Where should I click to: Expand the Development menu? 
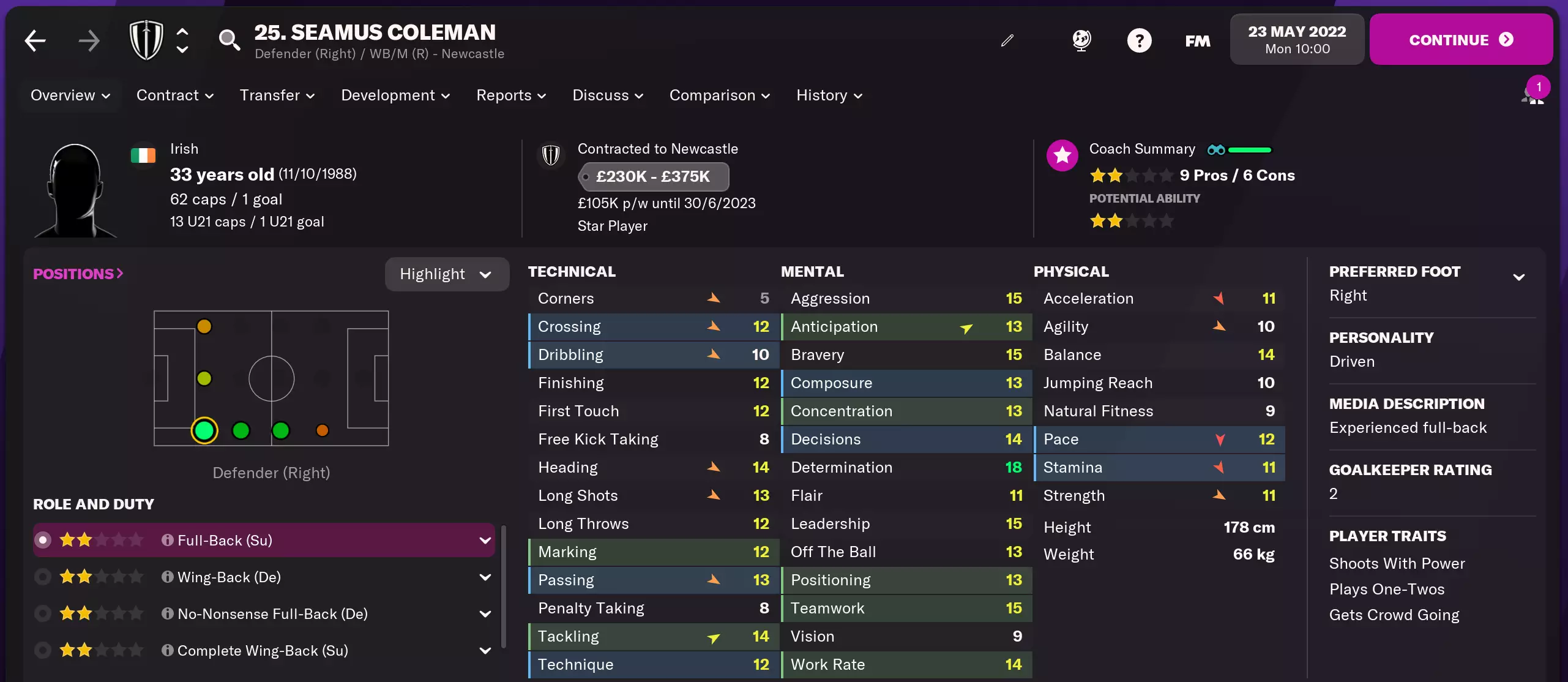click(x=395, y=96)
